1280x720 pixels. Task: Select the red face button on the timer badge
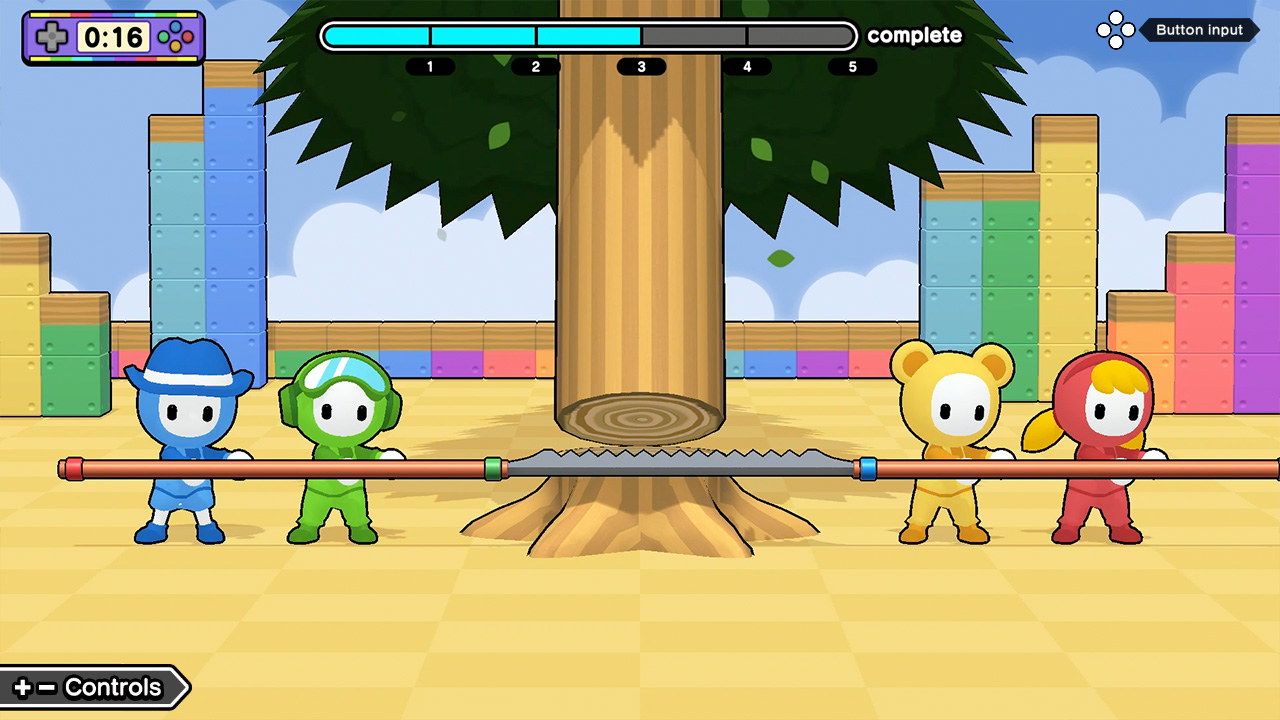187,37
